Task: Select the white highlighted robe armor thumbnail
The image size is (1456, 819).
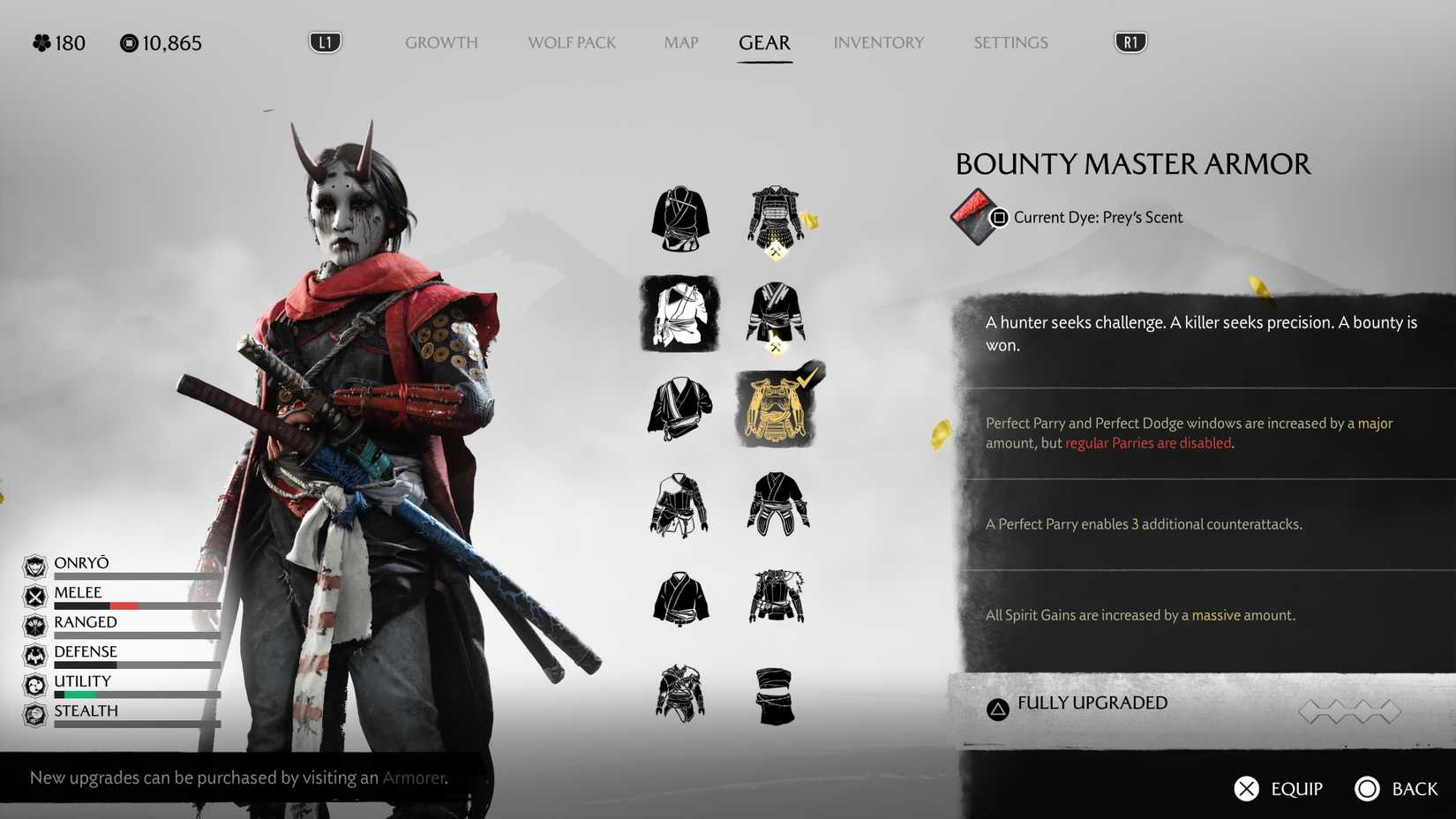Action: tap(679, 315)
